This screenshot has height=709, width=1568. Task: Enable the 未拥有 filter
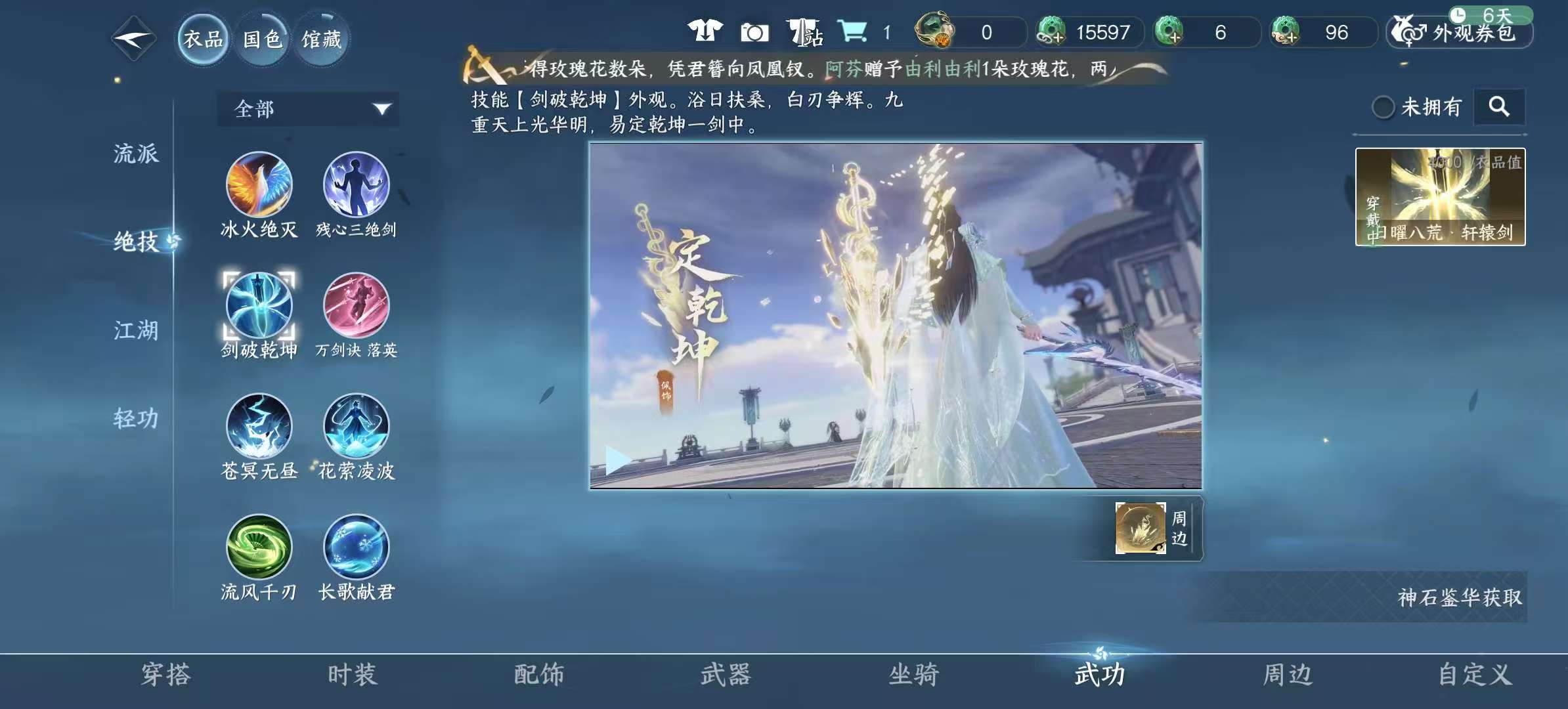point(1384,106)
